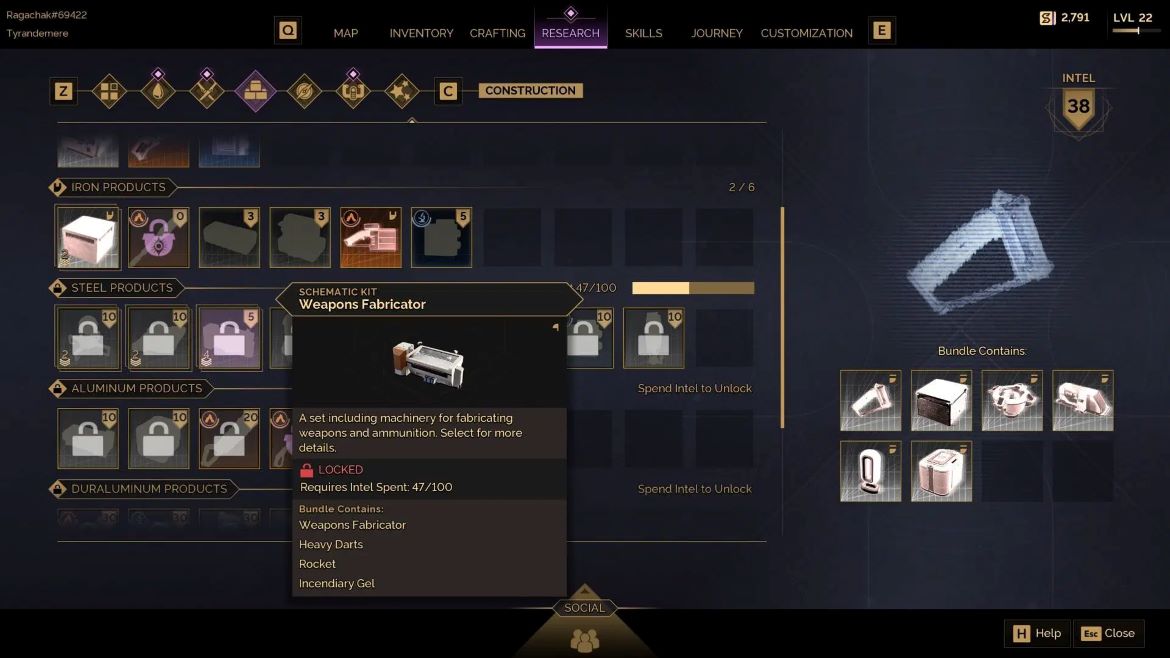The height and width of the screenshot is (658, 1170).
Task: Close the research menu
Action: pos(1109,633)
